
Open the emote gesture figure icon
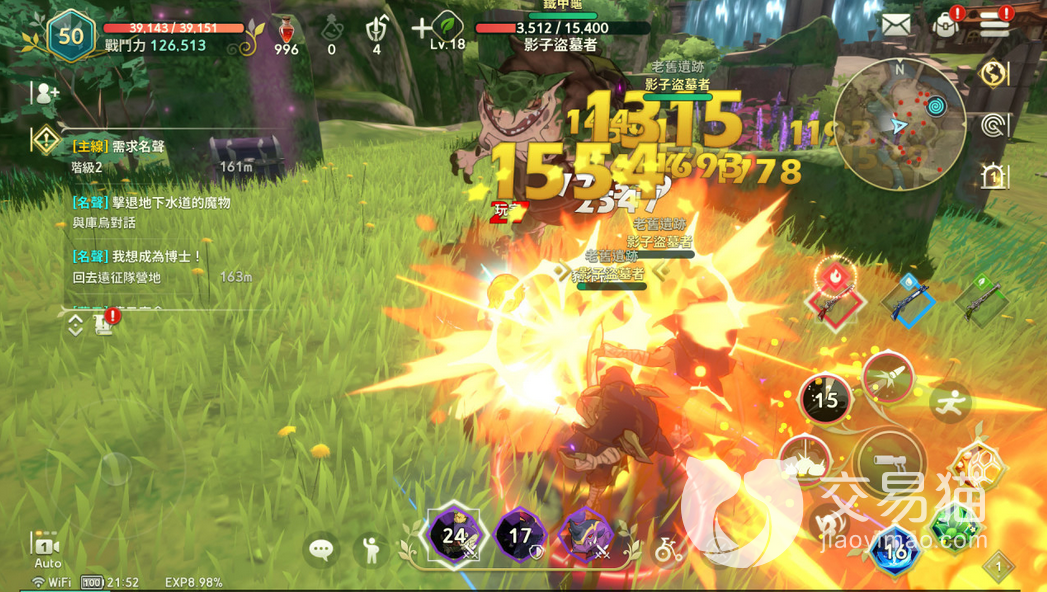coord(371,549)
